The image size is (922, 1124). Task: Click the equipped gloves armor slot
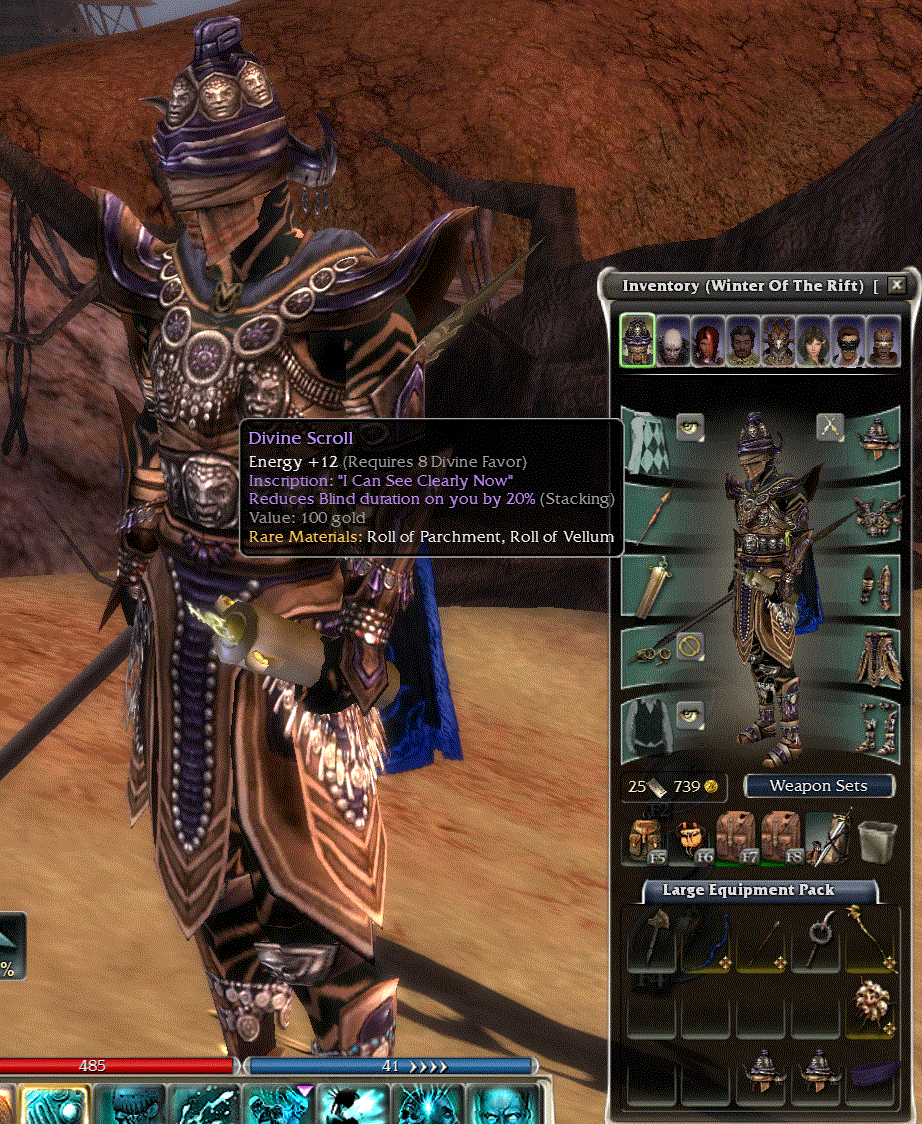click(877, 585)
